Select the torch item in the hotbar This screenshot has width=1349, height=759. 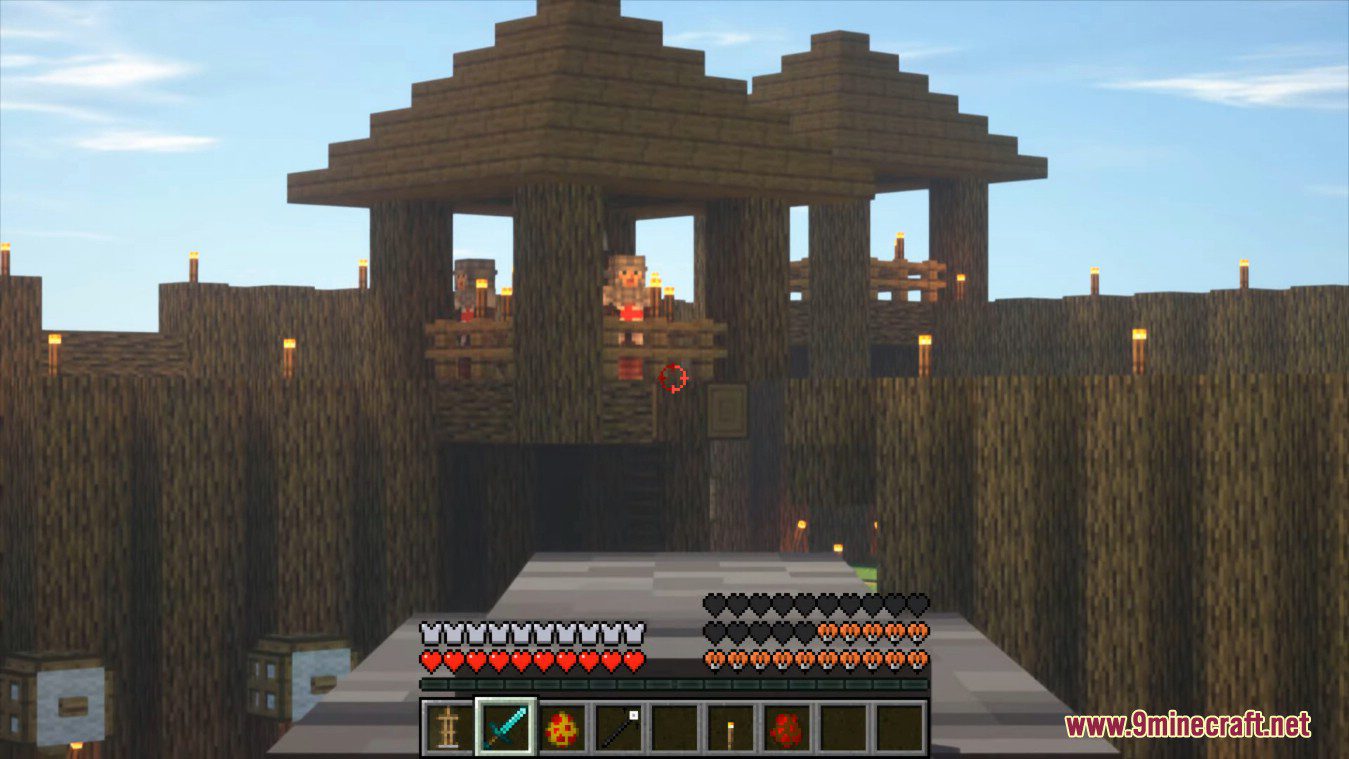(730, 727)
